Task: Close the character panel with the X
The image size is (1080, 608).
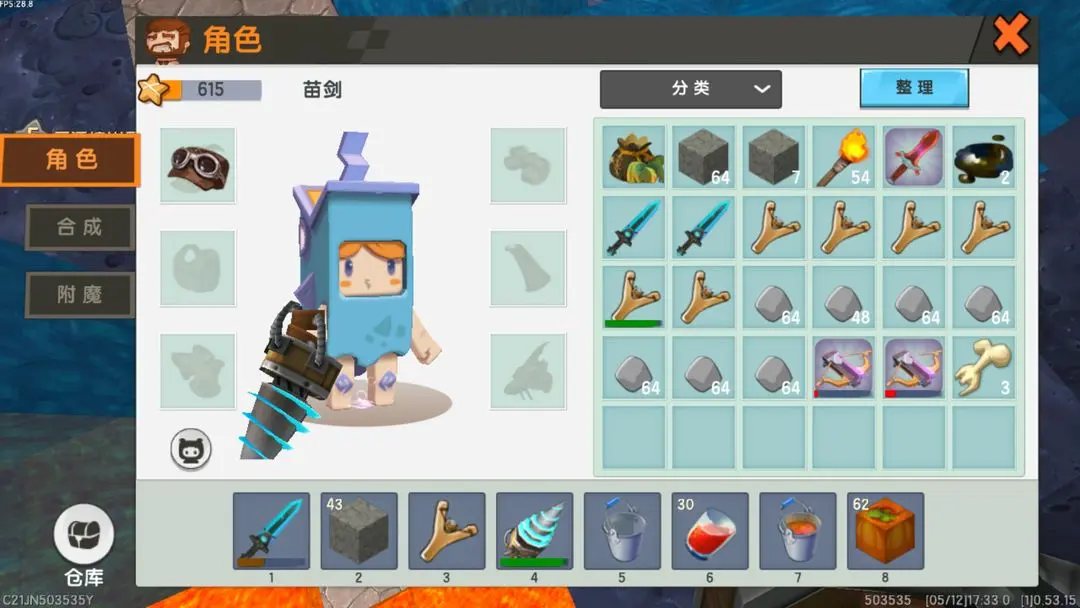Action: click(x=1011, y=37)
